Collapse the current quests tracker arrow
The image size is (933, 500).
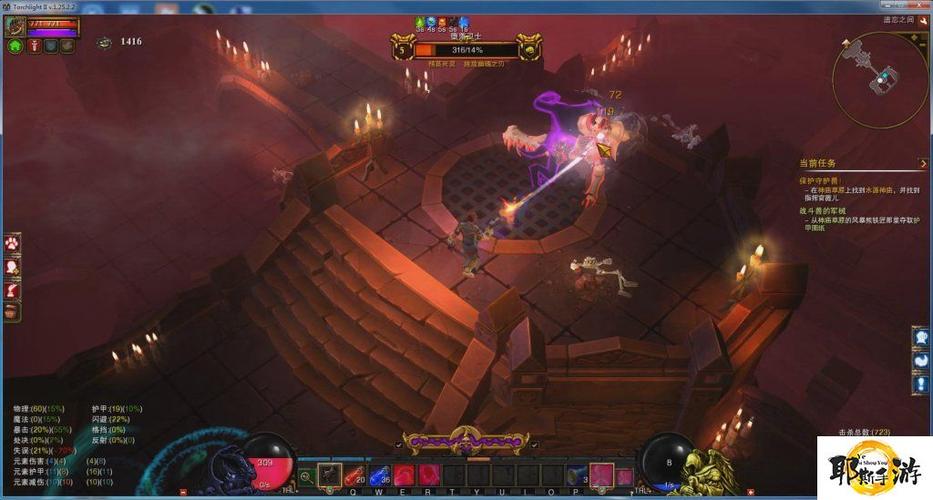[921, 163]
